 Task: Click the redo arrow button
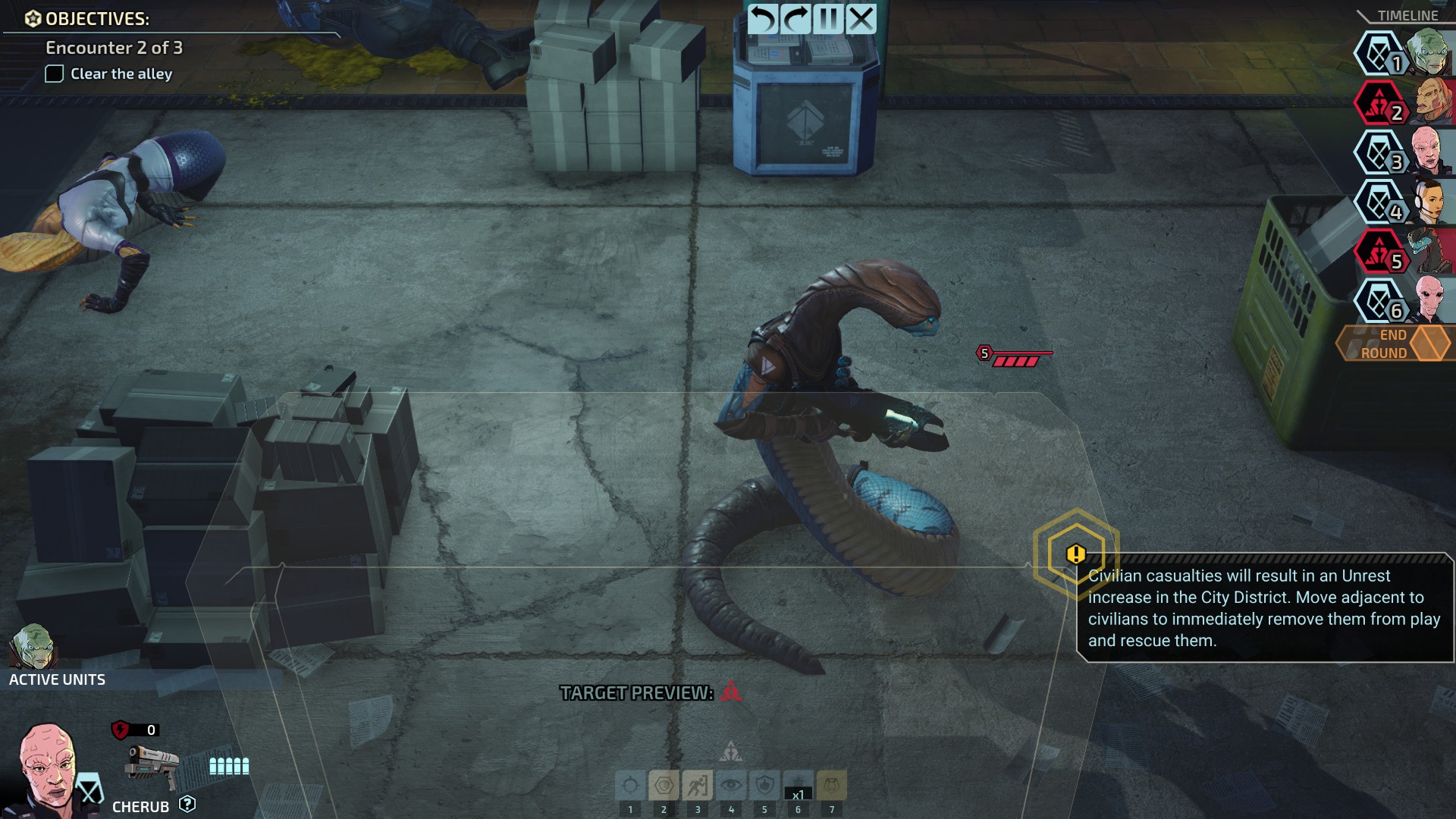click(795, 19)
